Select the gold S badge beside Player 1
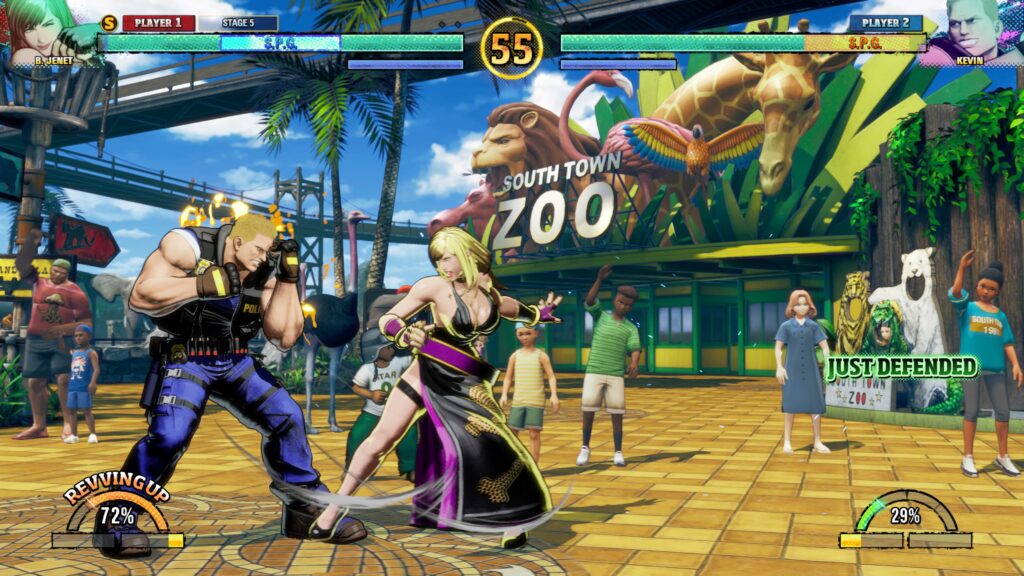 pos(109,22)
